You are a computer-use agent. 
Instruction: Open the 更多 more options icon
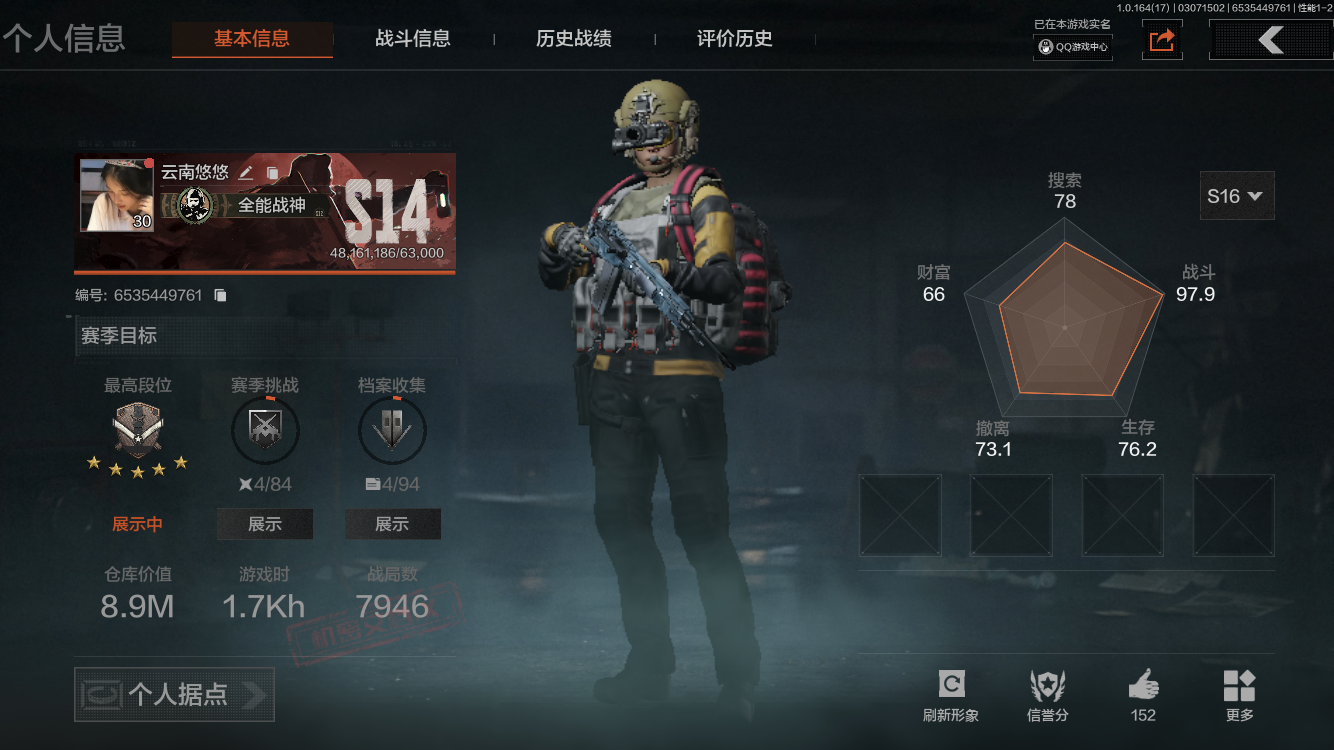coord(1240,686)
